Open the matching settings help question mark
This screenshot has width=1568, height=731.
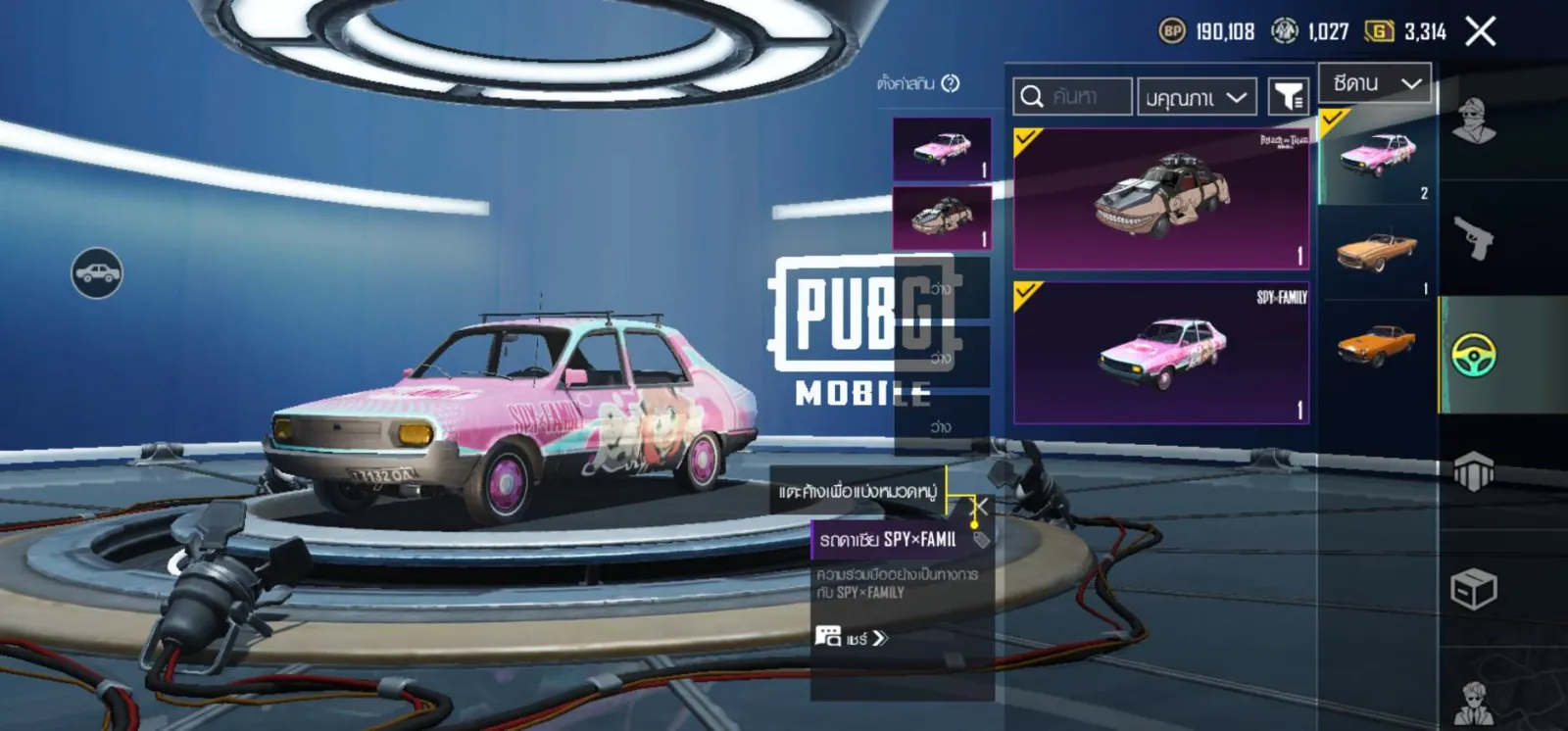(950, 83)
